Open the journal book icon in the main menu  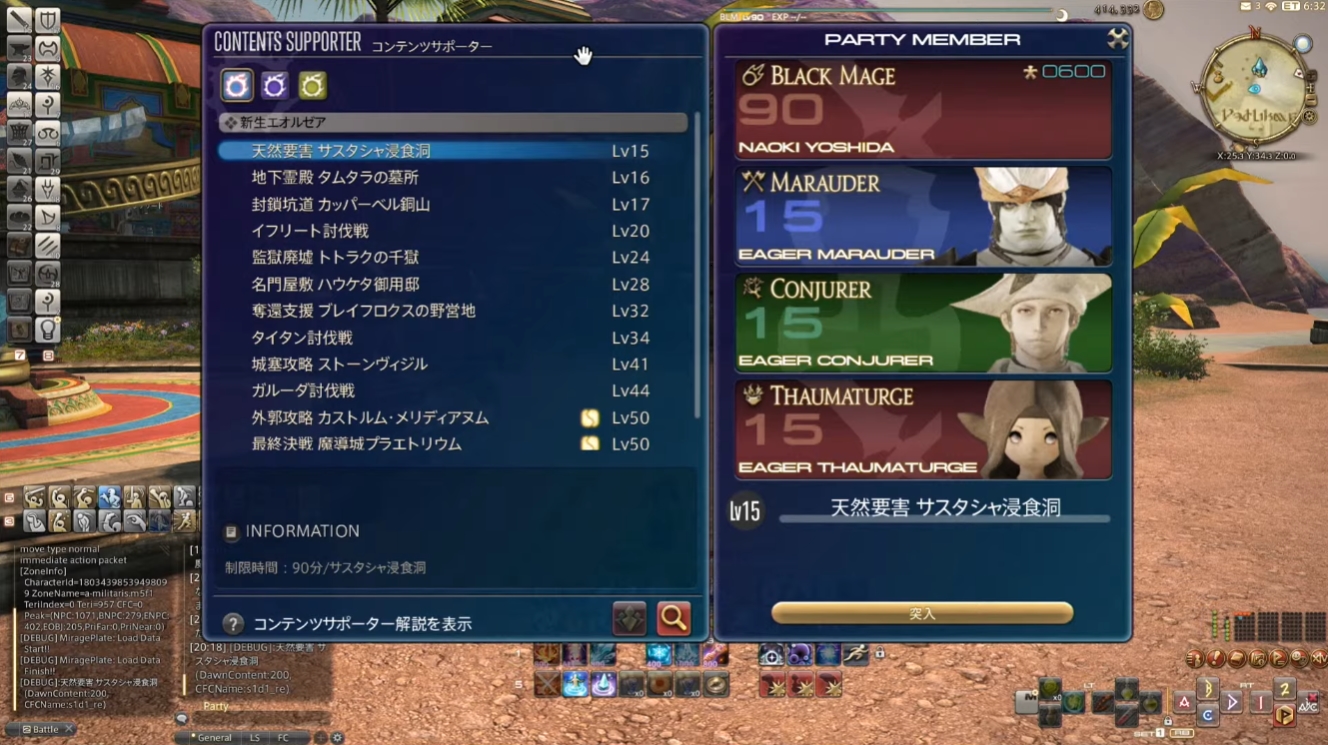(1237, 659)
